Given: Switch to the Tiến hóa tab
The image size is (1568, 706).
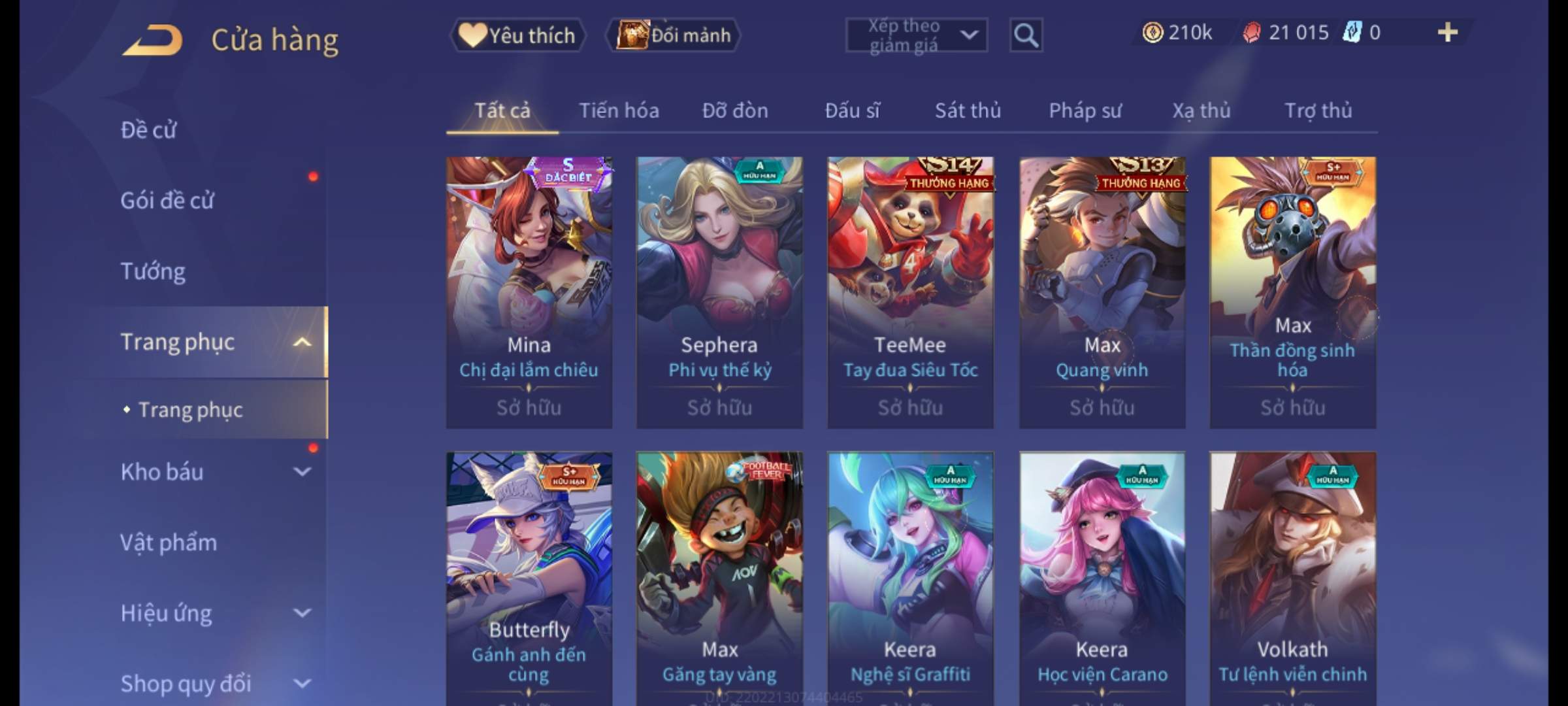Looking at the screenshot, I should (619, 110).
